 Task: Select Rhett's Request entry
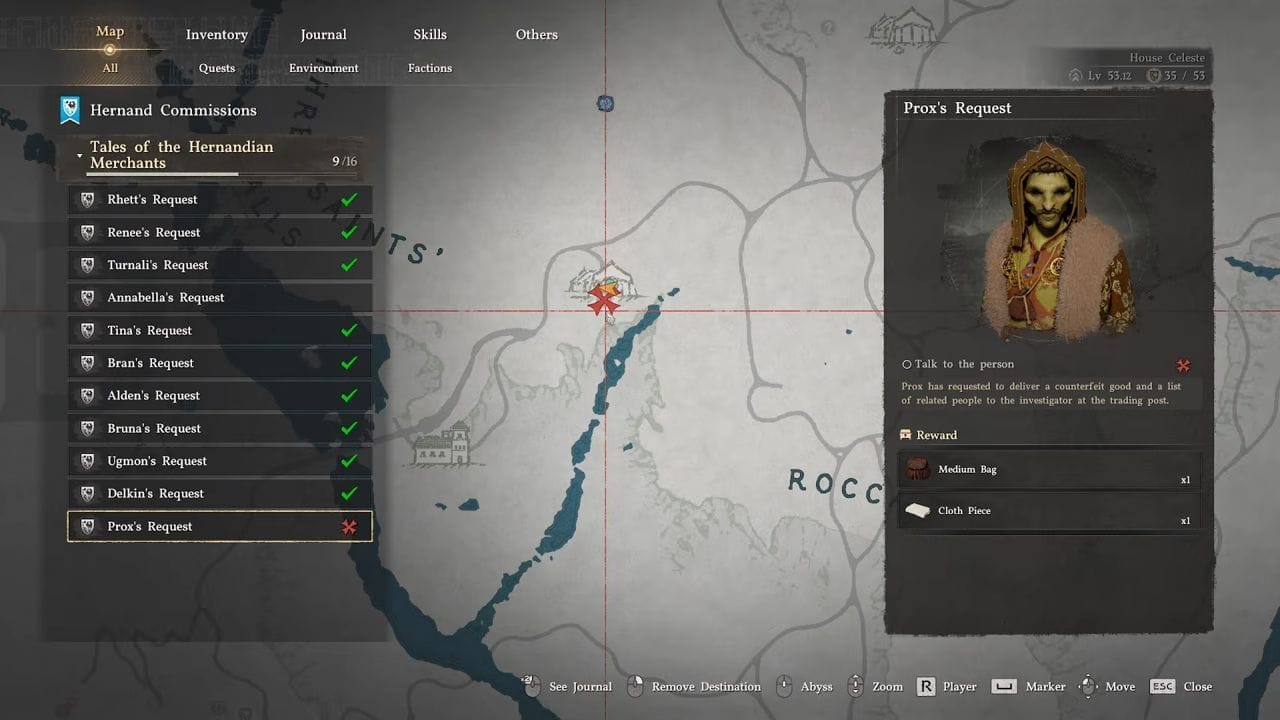(219, 200)
